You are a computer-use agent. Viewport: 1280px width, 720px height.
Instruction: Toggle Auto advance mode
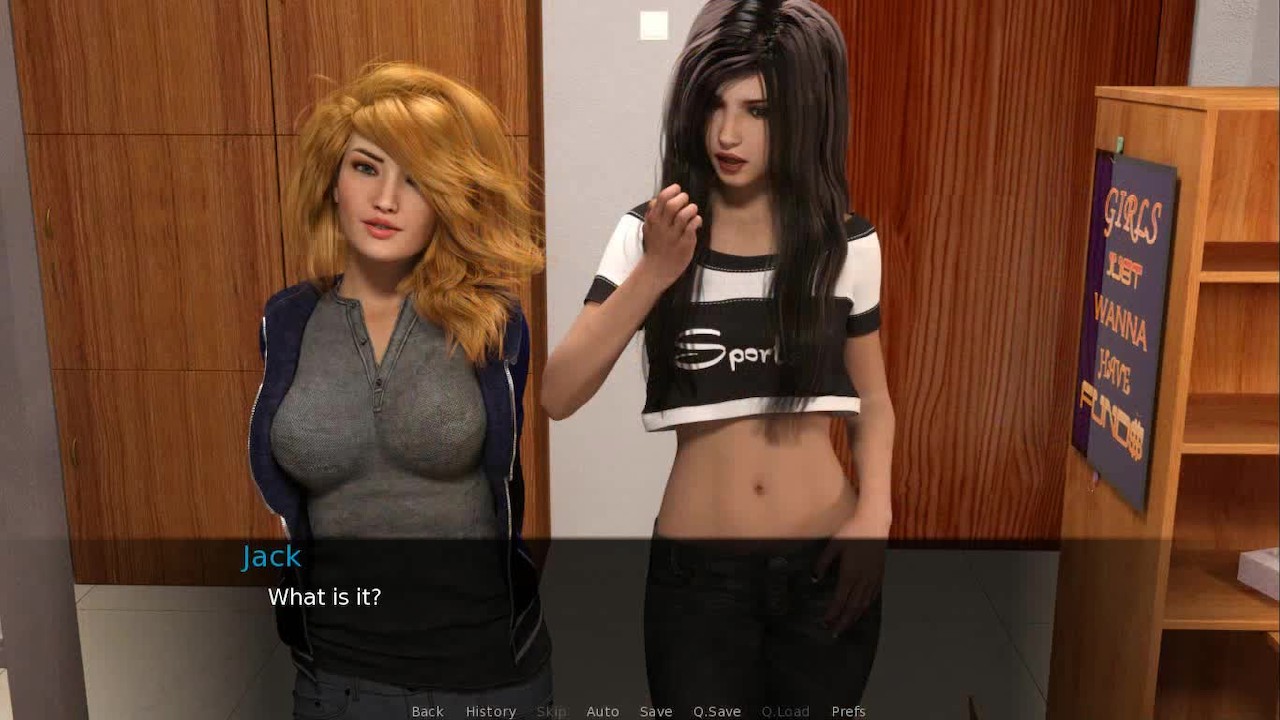tap(602, 711)
